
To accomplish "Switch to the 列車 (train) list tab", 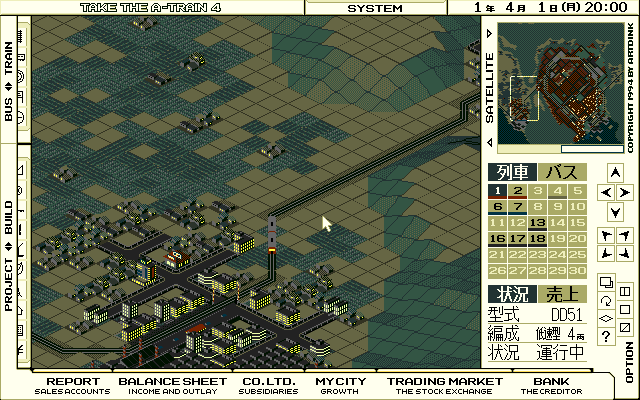I will coord(511,172).
